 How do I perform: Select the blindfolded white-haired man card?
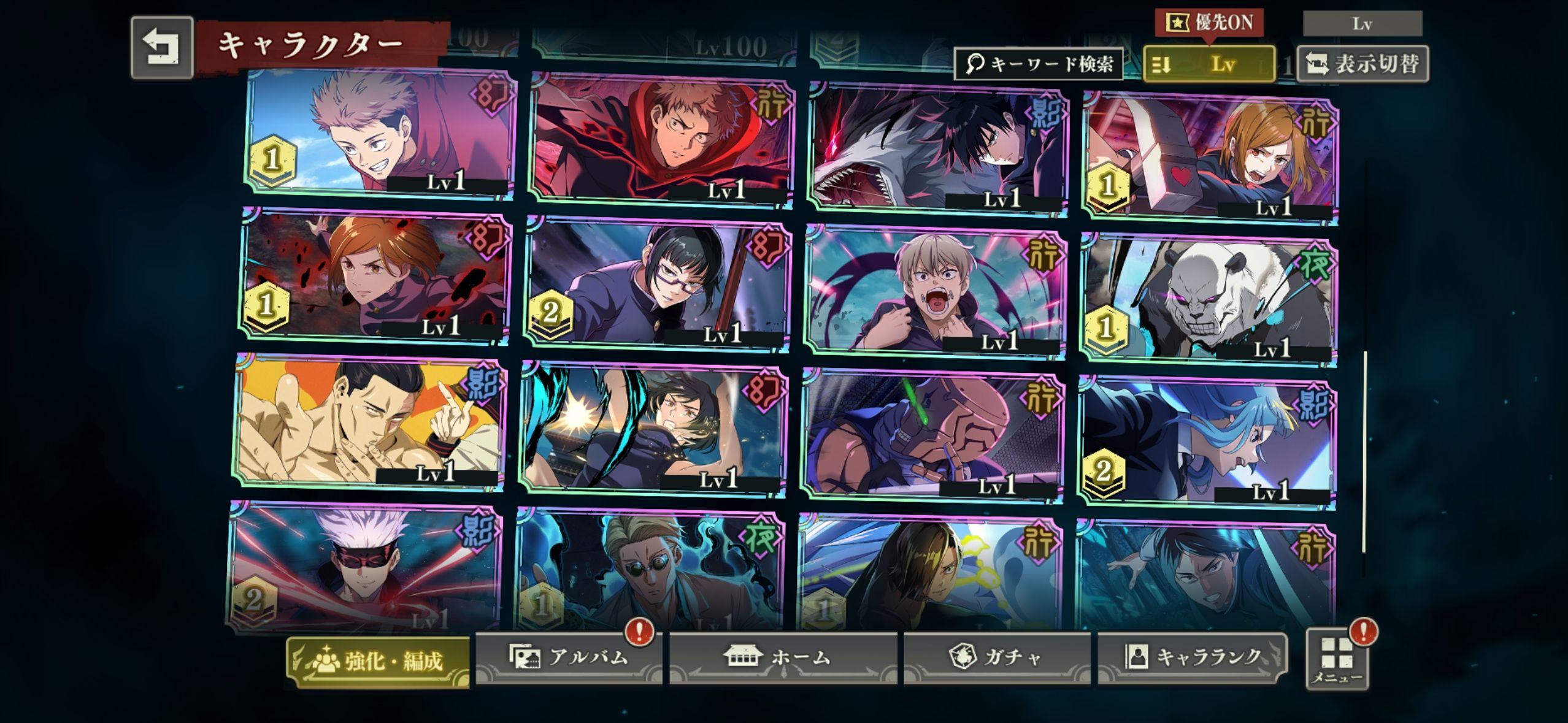366,567
